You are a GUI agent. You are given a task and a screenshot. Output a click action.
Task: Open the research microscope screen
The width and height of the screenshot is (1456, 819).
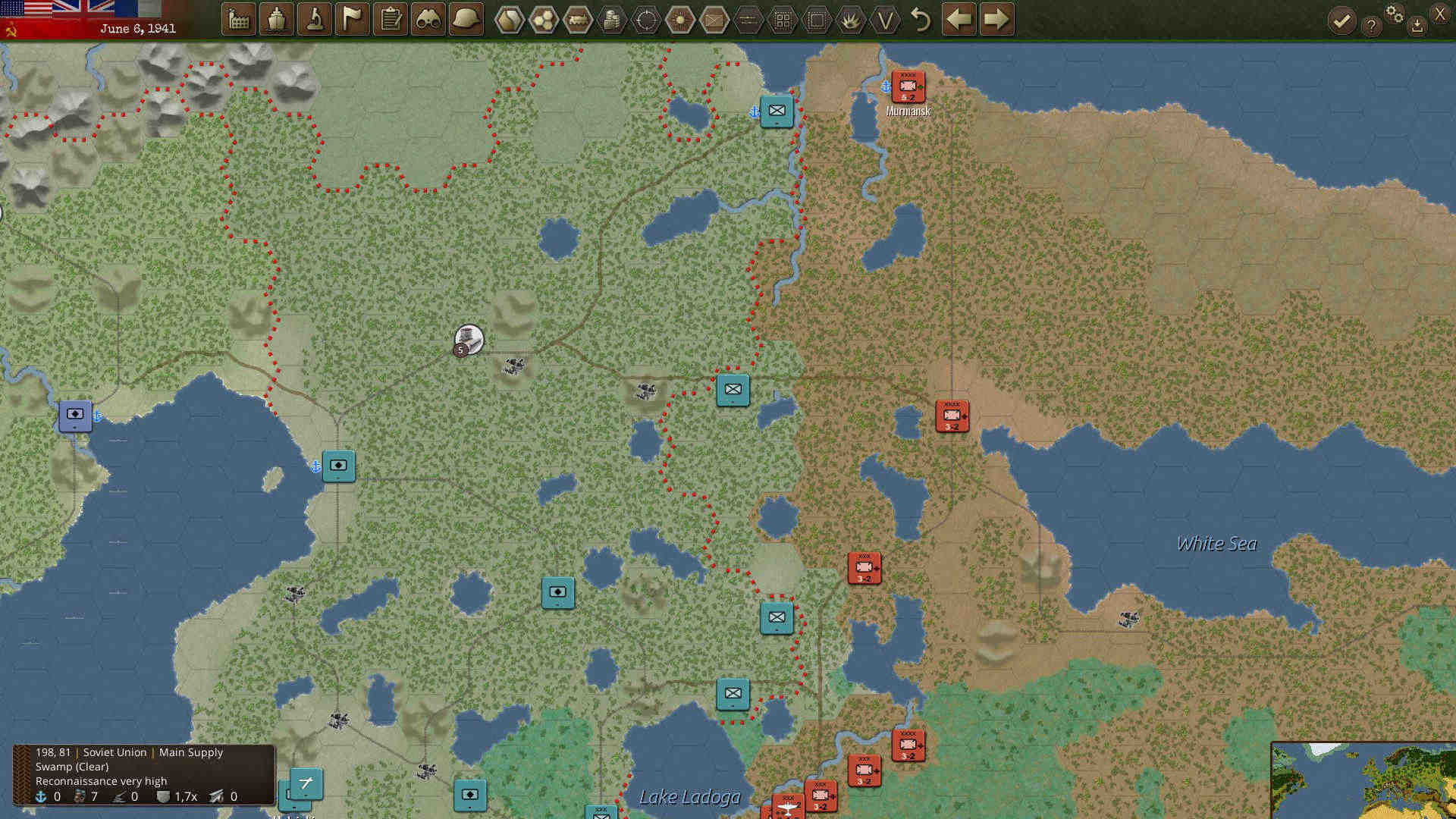[x=315, y=19]
